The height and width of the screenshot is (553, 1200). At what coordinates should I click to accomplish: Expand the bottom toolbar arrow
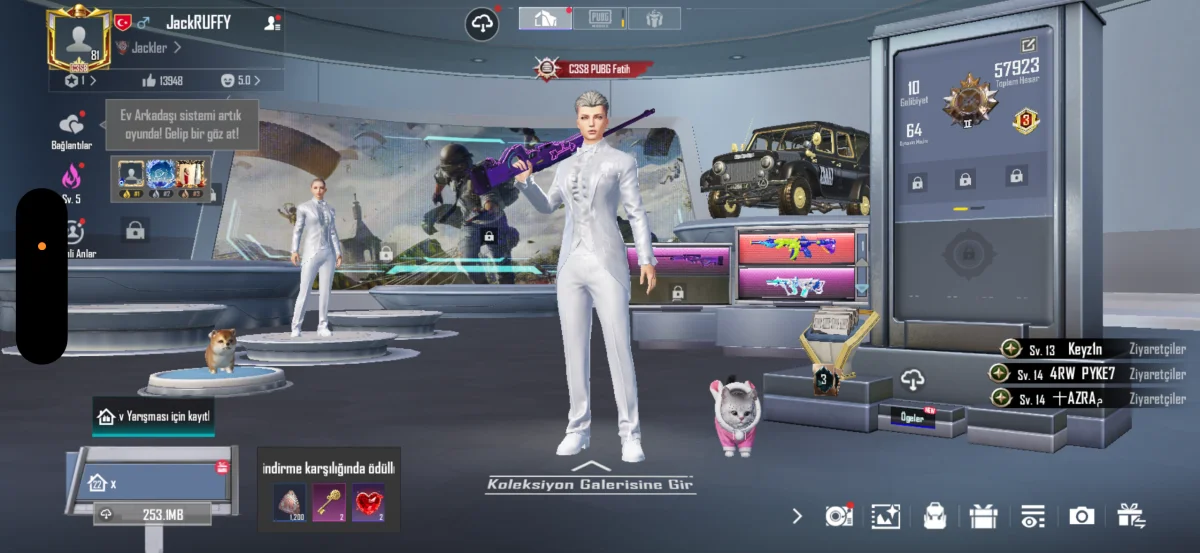pyautogui.click(x=797, y=516)
